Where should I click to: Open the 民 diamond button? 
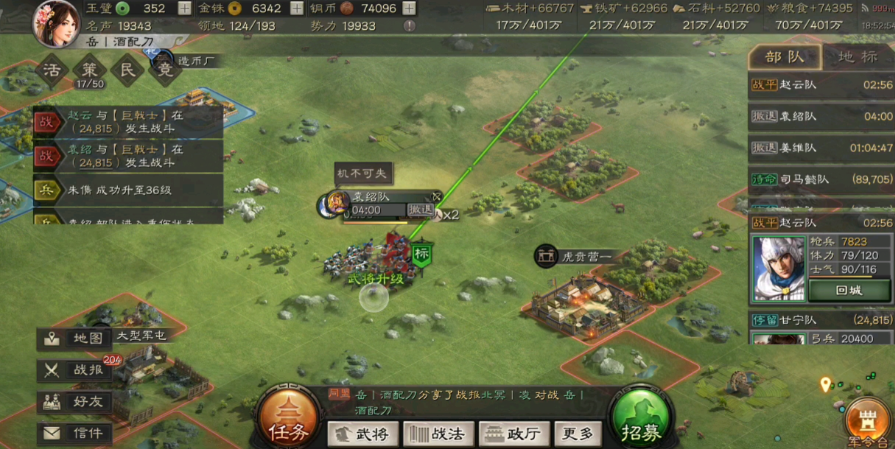[127, 70]
